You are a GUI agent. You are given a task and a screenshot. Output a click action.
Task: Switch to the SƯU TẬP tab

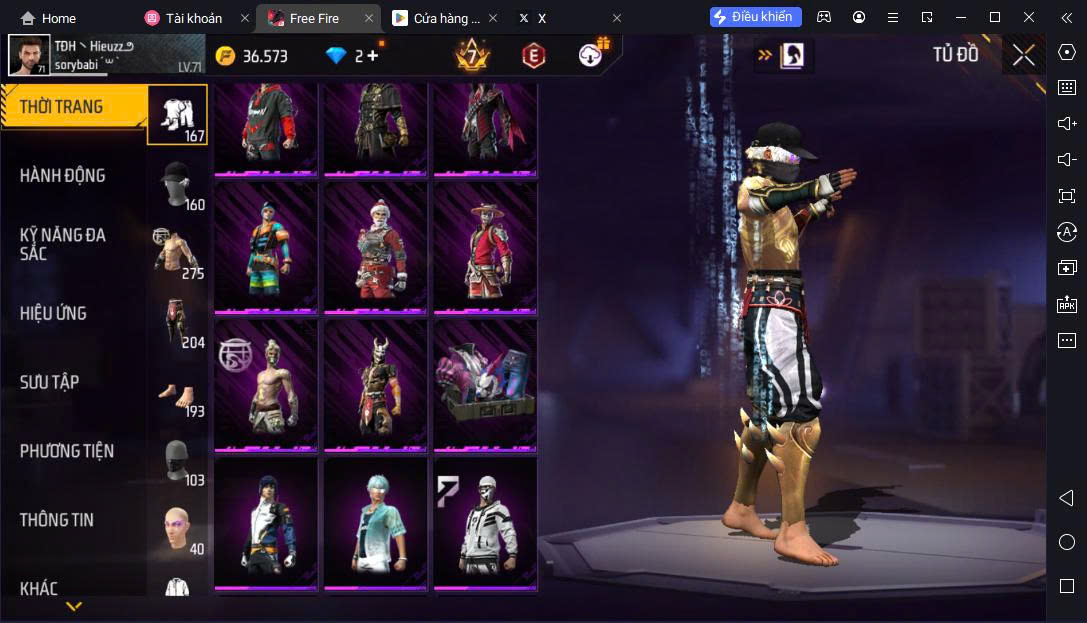tap(75, 382)
